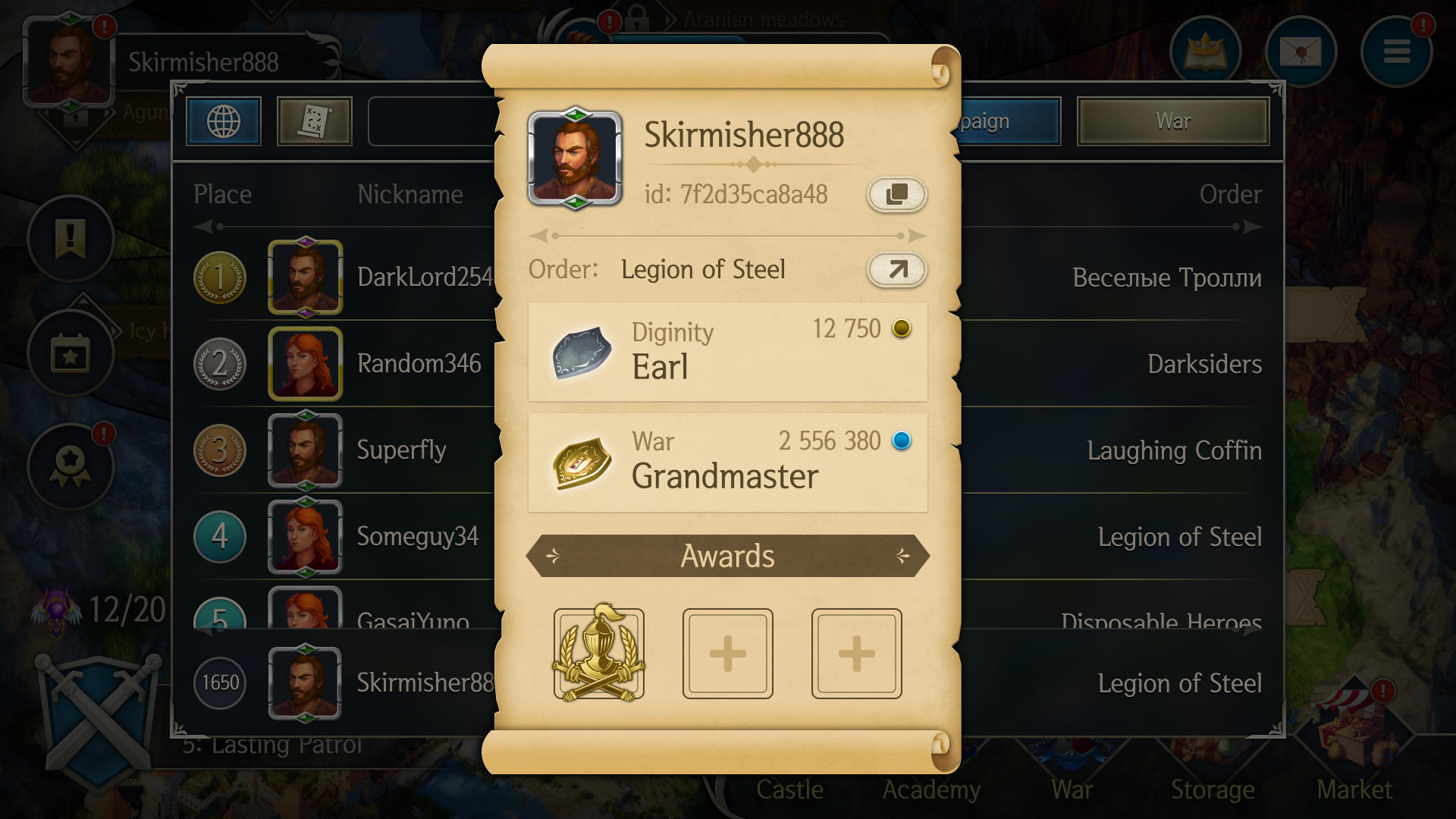Show the global ranking globe tab
Image resolution: width=1456 pixels, height=819 pixels.
tap(224, 121)
